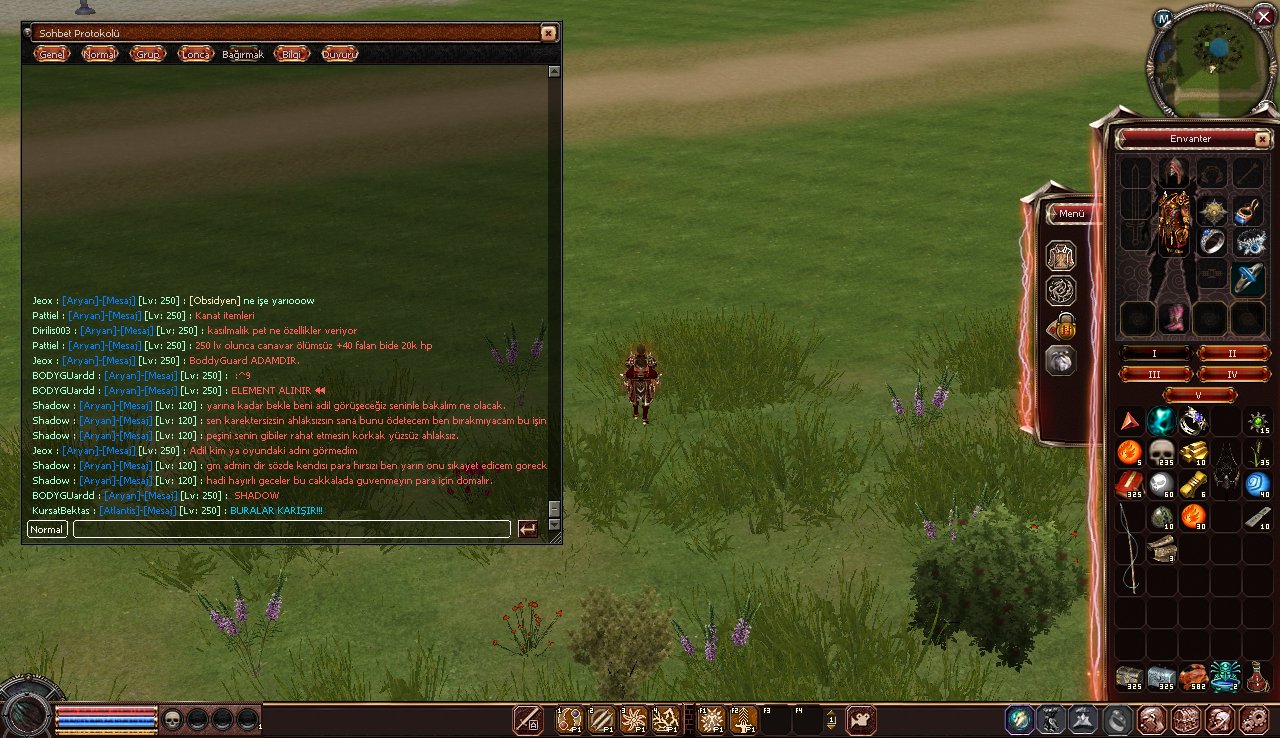Toggle the camera mode button
Viewport: 1280px width, 738px height.
(x=861, y=719)
